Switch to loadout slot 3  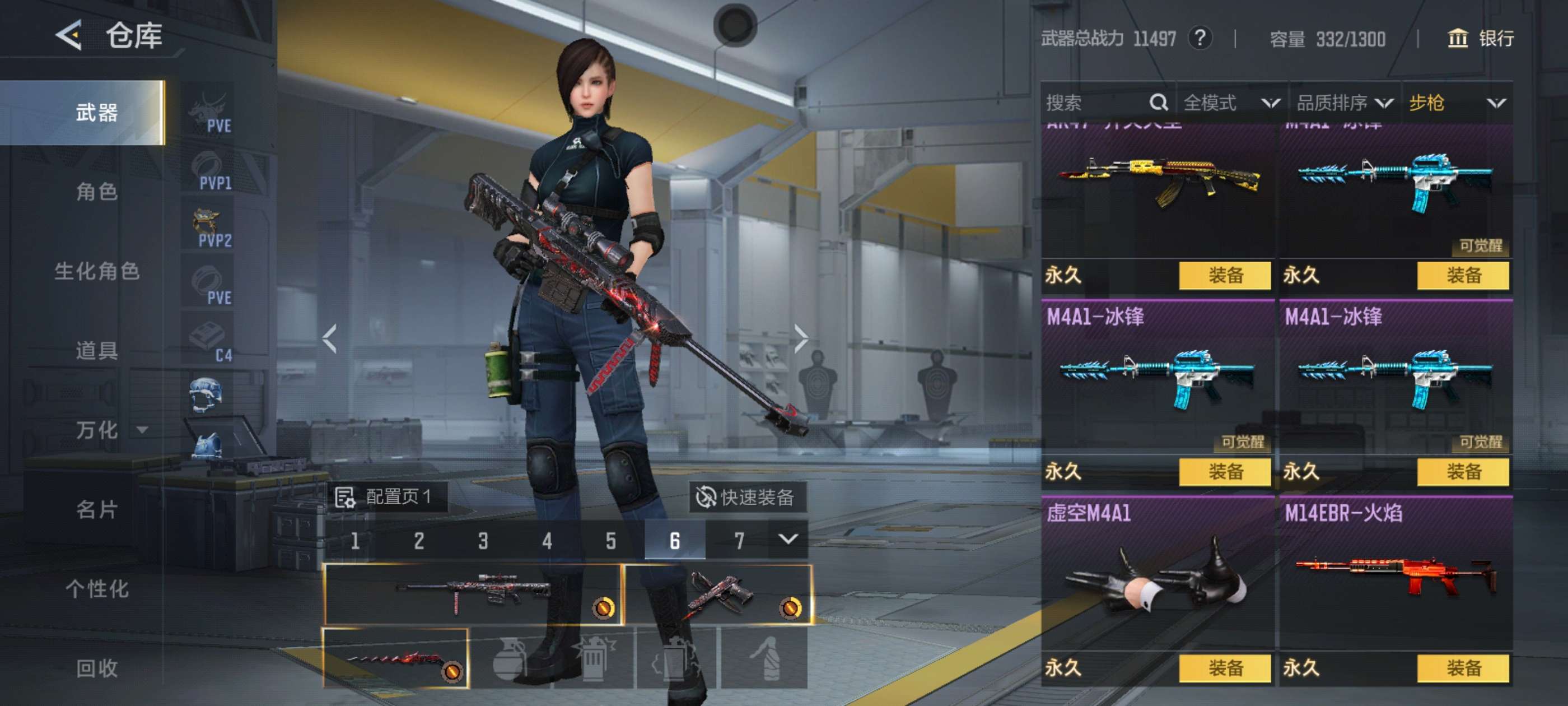tap(483, 541)
